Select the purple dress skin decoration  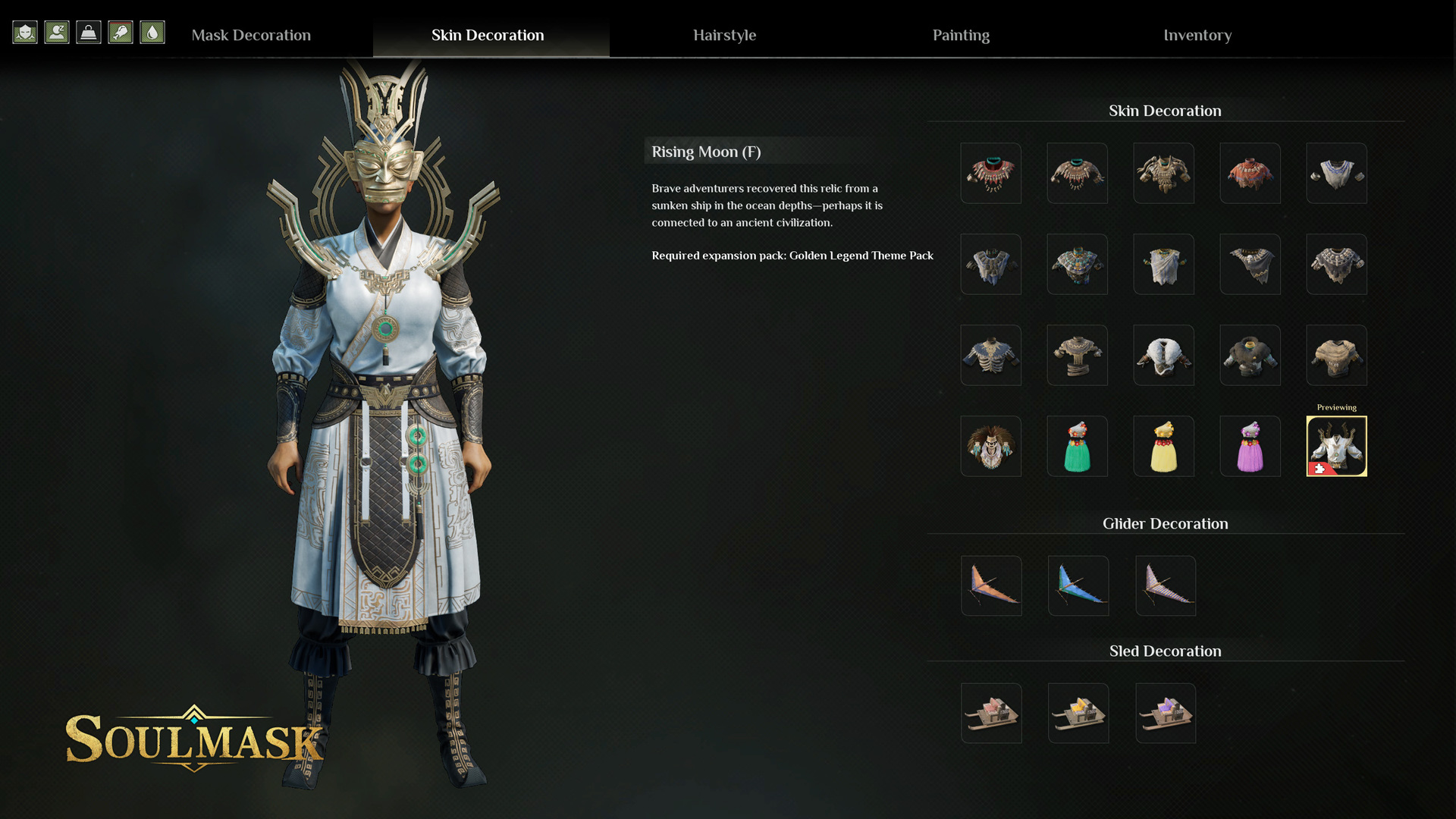click(1250, 446)
